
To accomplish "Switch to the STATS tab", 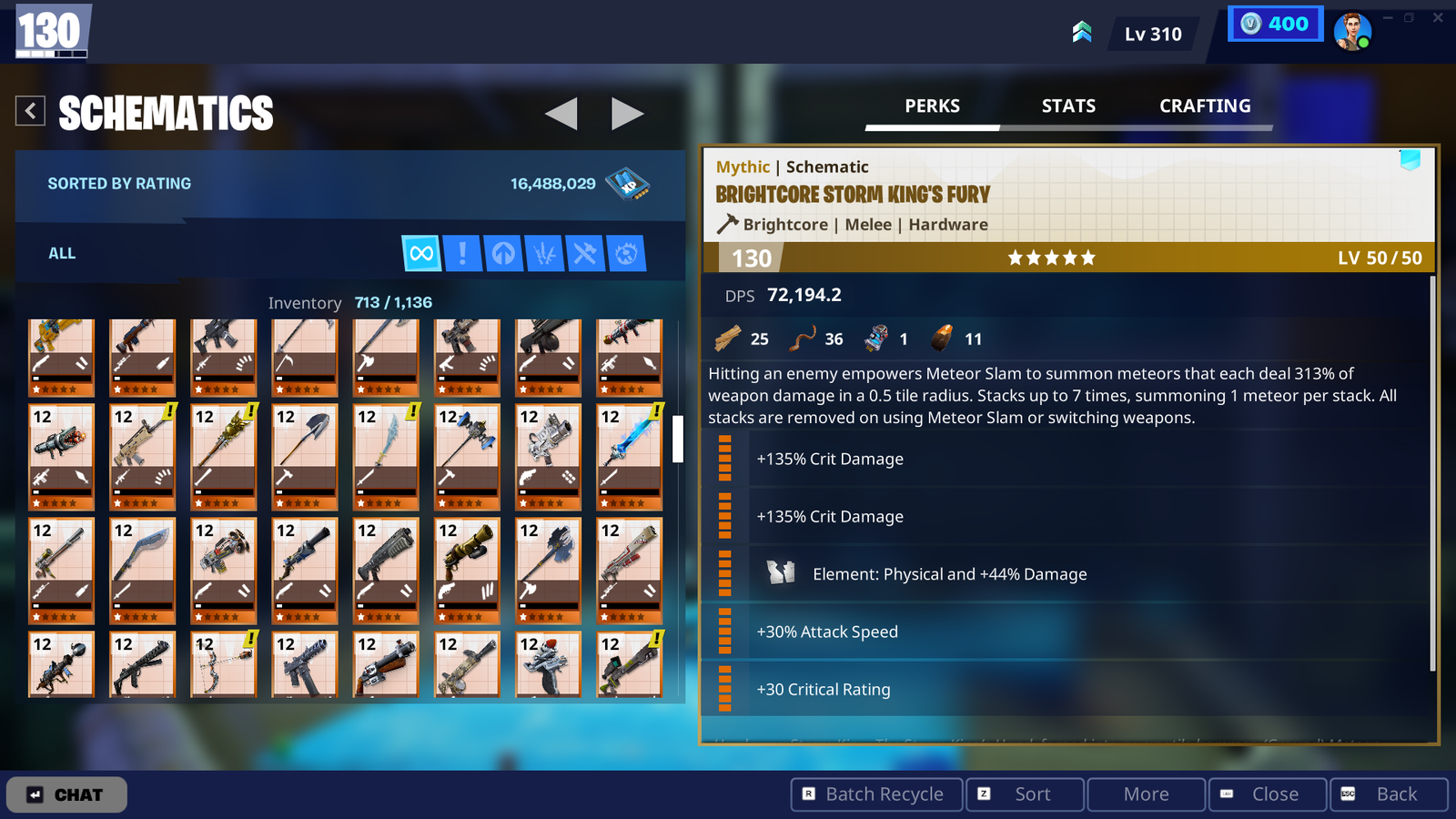I will pyautogui.click(x=1068, y=106).
